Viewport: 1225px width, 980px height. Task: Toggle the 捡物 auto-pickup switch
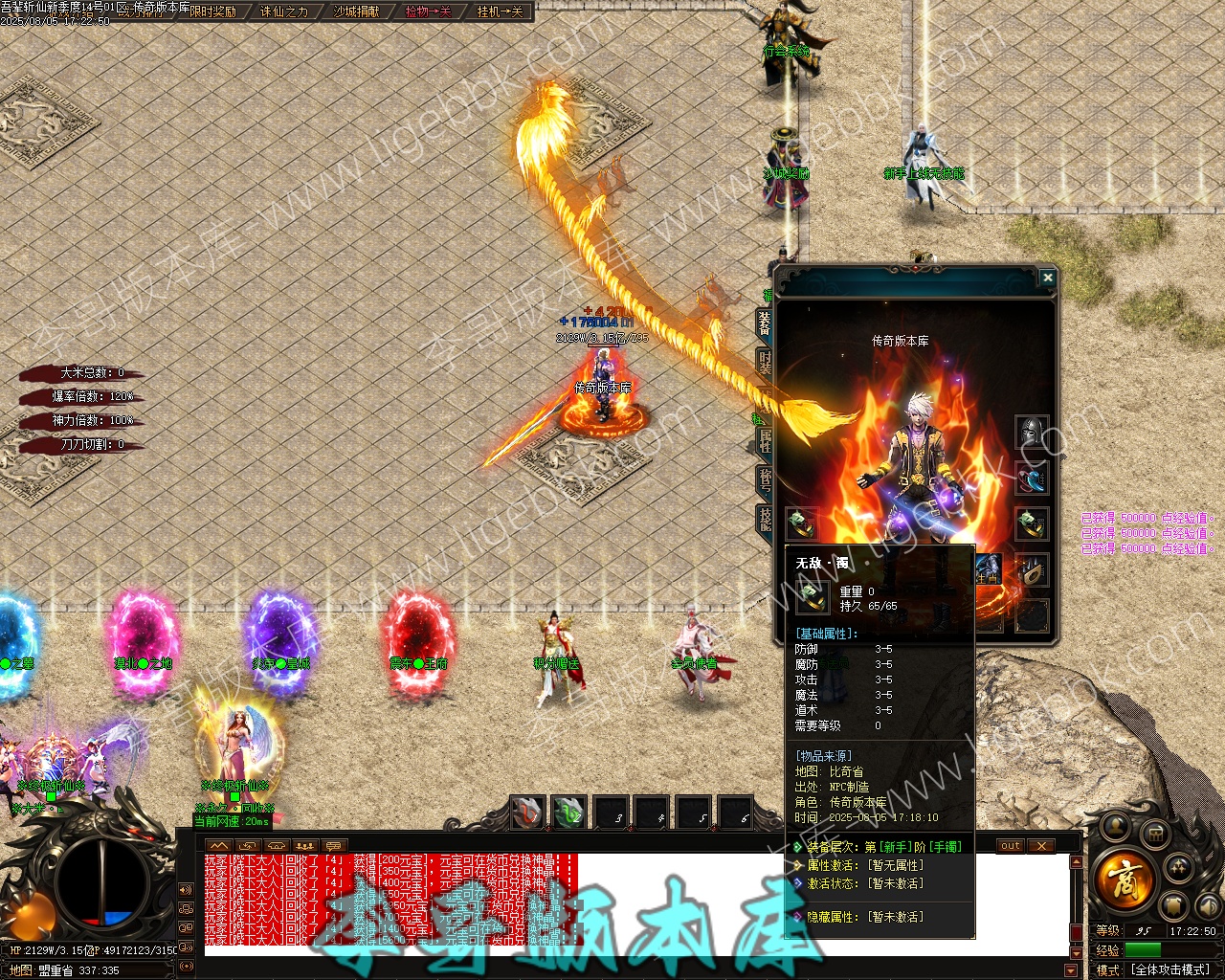pyautogui.click(x=428, y=11)
